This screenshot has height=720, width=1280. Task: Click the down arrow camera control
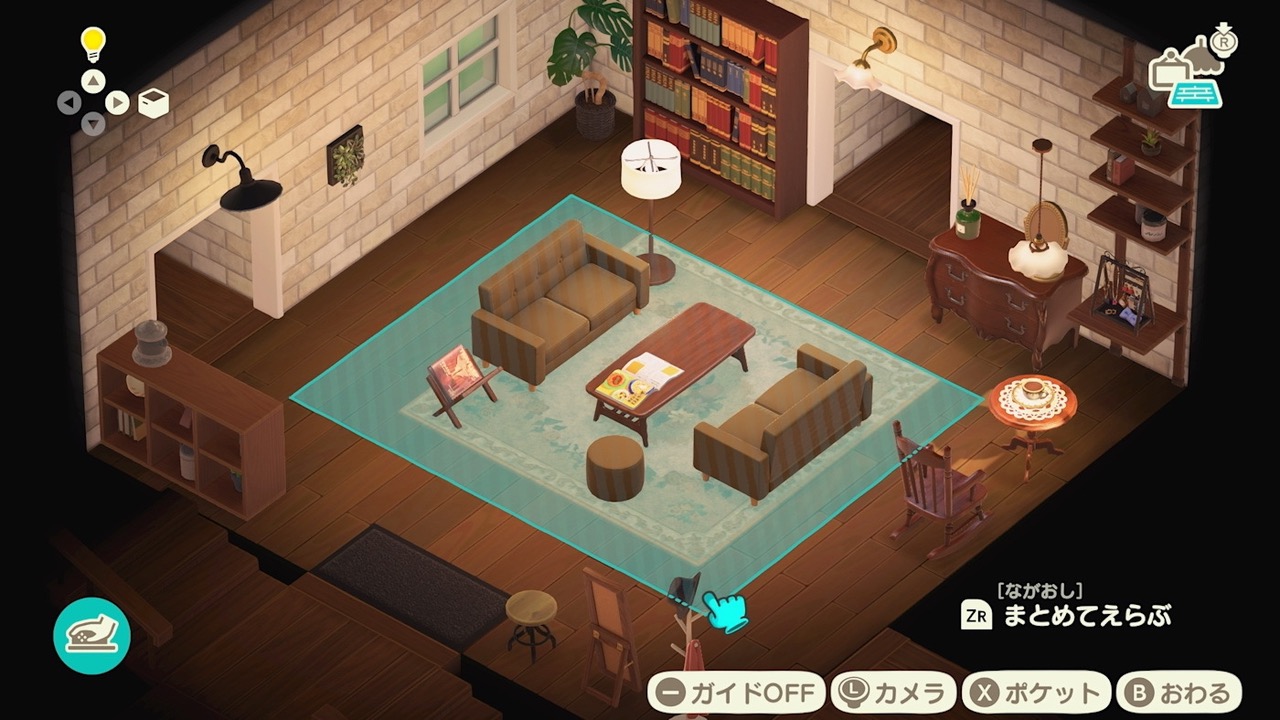click(x=92, y=122)
